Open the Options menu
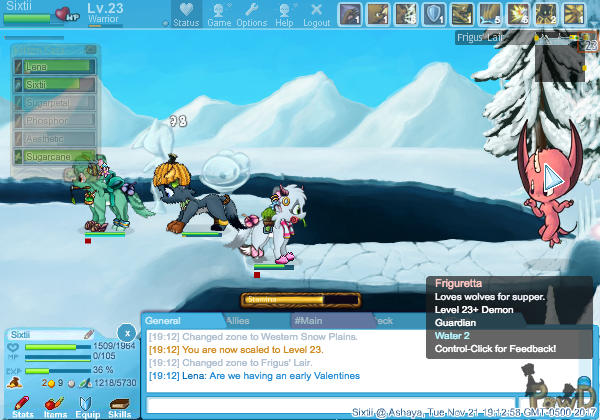This screenshot has height=420, width=600. coord(251,15)
